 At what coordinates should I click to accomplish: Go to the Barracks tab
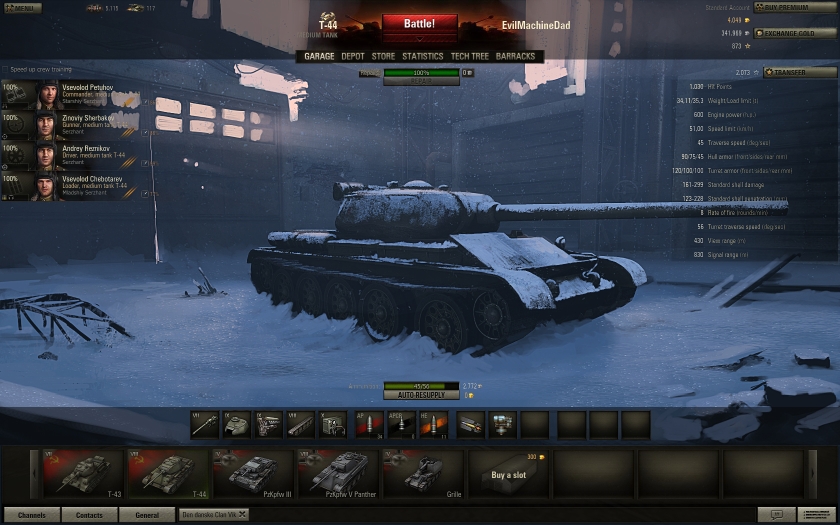(x=516, y=57)
